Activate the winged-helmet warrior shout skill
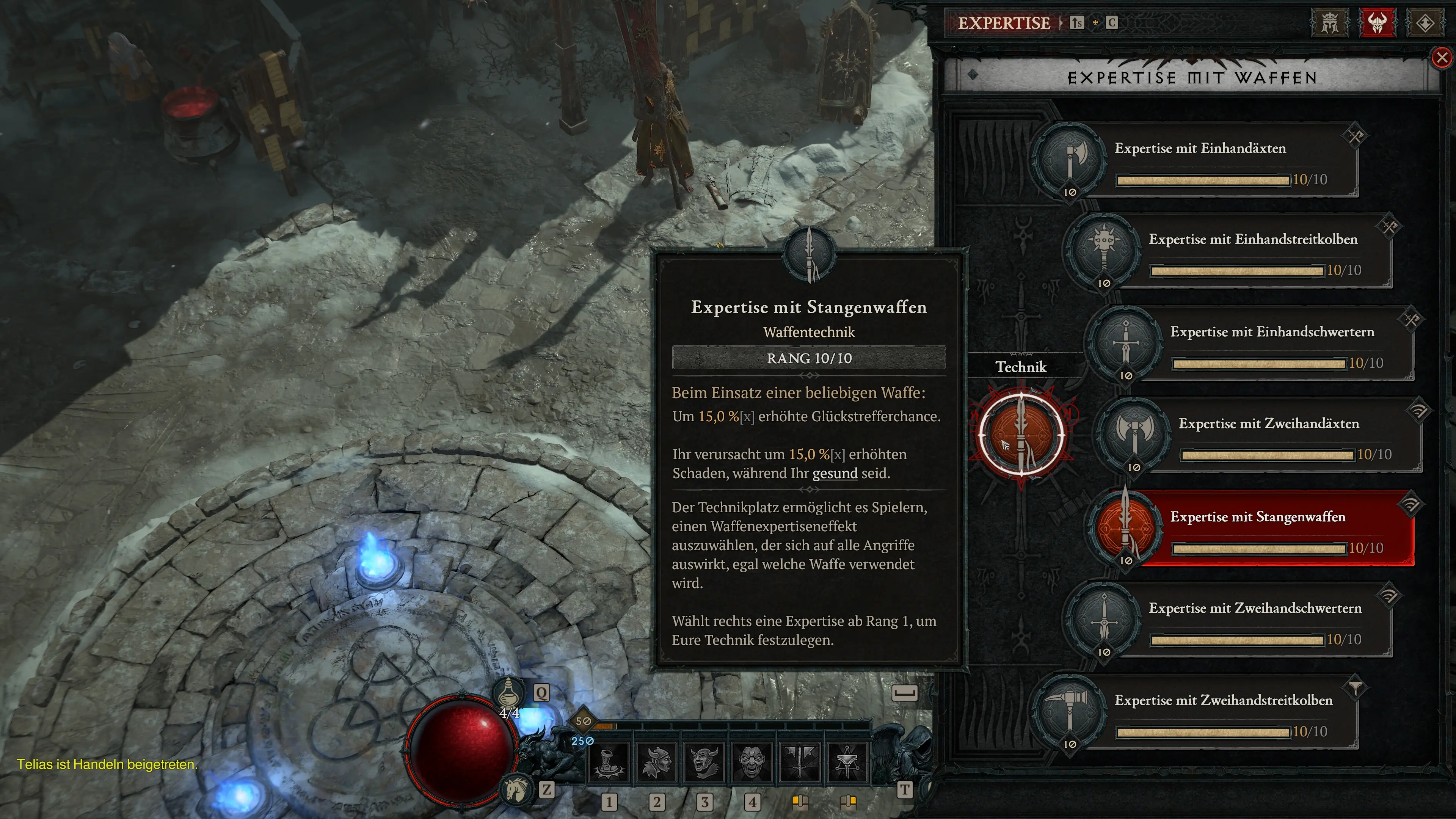Screen dimensions: 1456x819 click(x=656, y=763)
